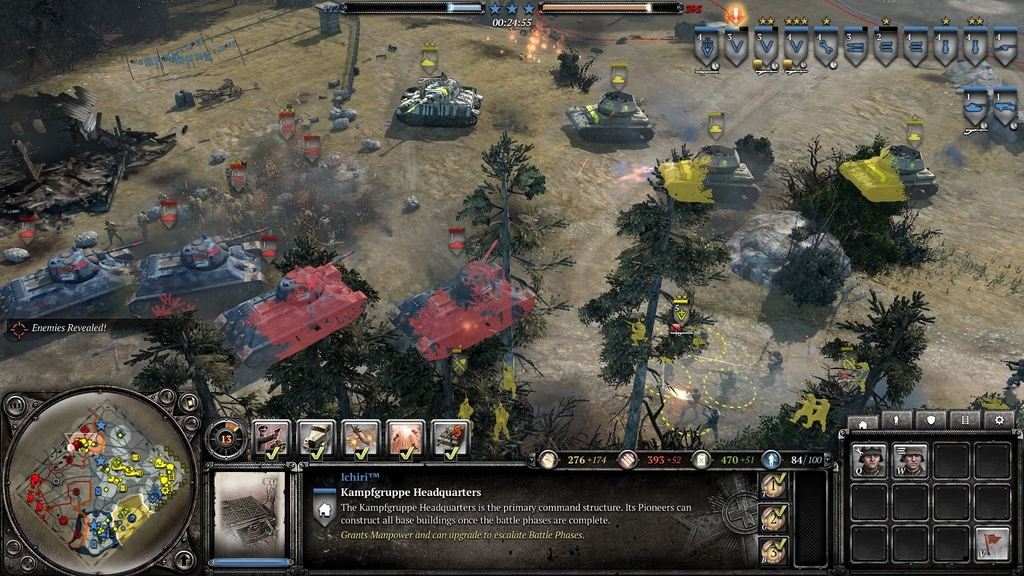The width and height of the screenshot is (1024, 576).
Task: Open the gear settings tab
Action: [999, 421]
